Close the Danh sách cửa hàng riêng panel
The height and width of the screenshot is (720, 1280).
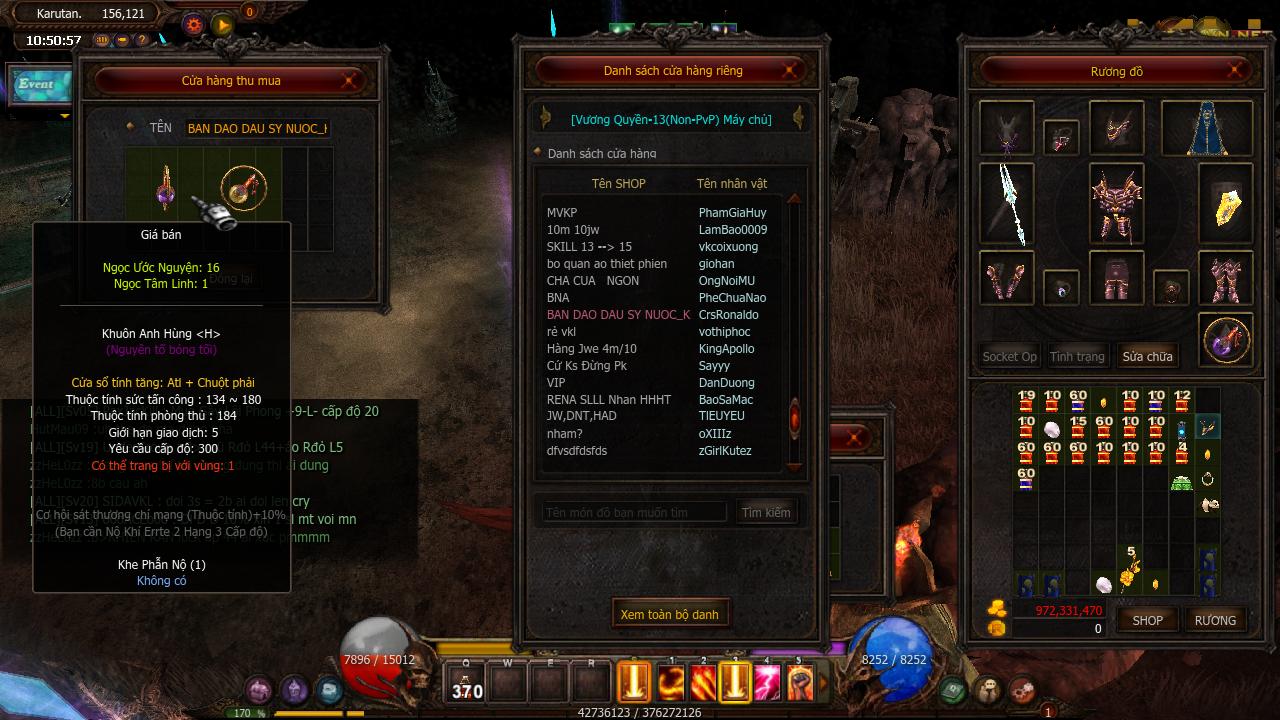click(x=790, y=70)
